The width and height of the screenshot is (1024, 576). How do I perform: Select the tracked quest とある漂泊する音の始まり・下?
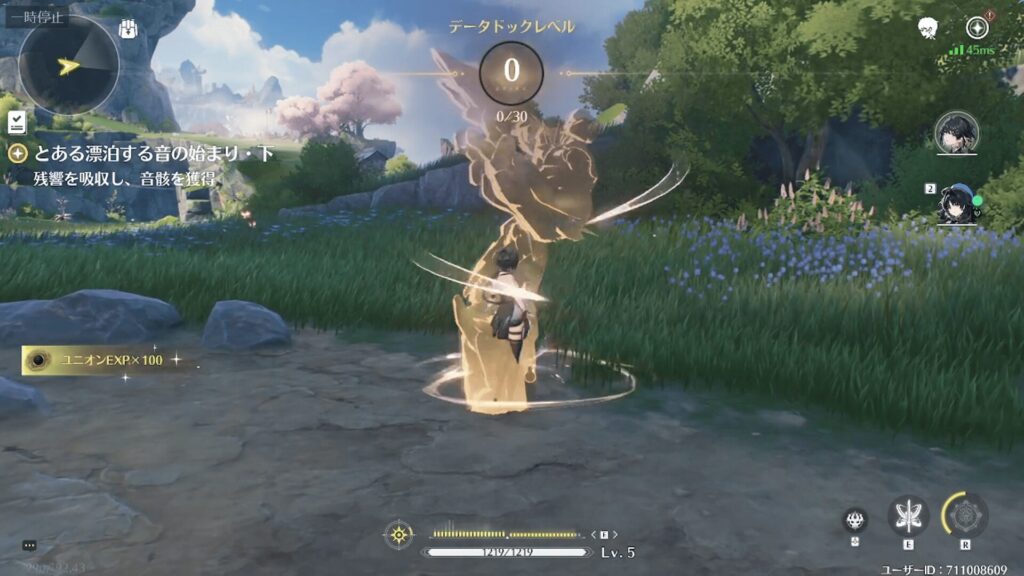(x=138, y=153)
